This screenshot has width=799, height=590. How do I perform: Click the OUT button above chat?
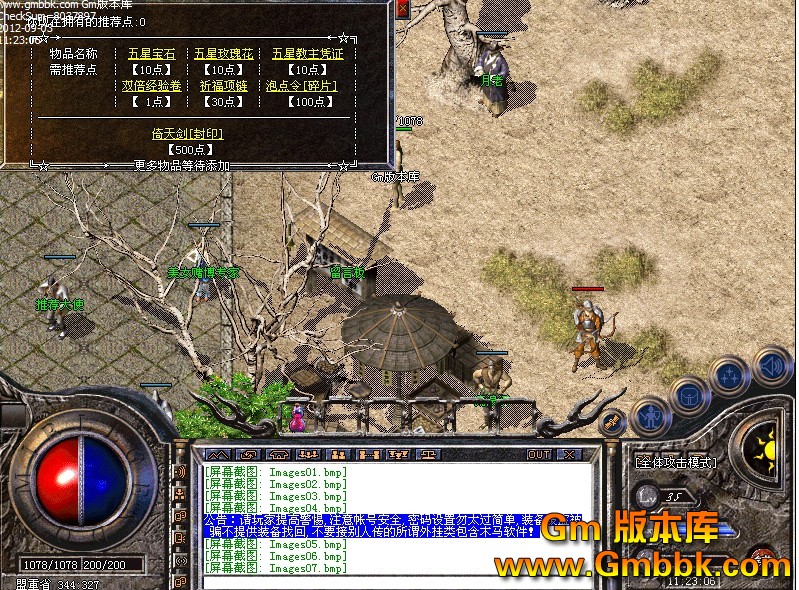(x=539, y=454)
